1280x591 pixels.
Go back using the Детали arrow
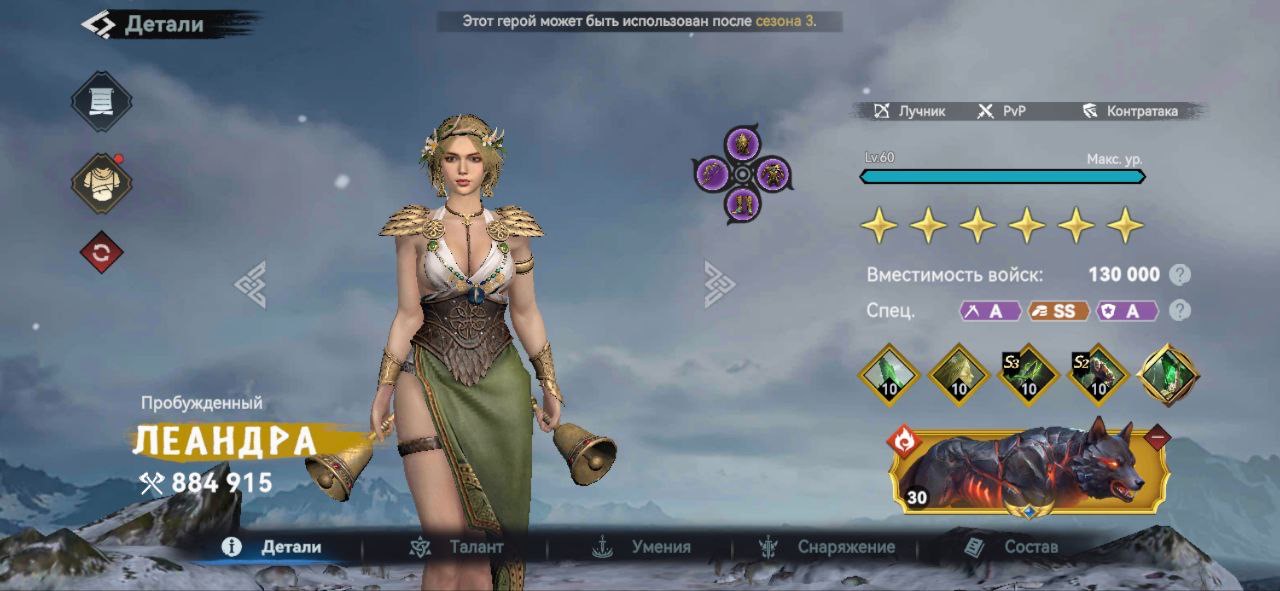tap(99, 24)
